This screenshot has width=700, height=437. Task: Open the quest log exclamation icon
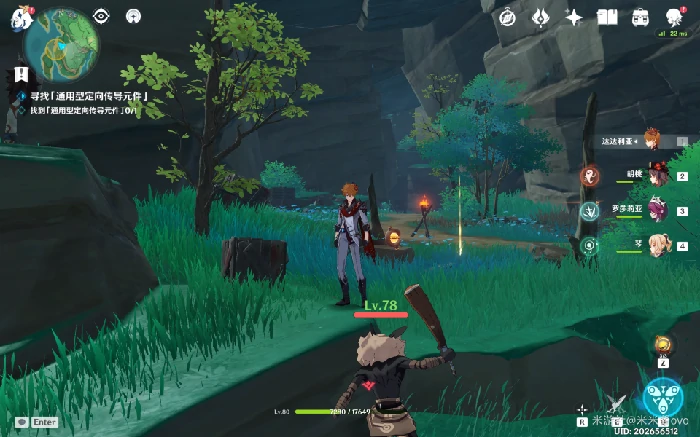[21, 75]
